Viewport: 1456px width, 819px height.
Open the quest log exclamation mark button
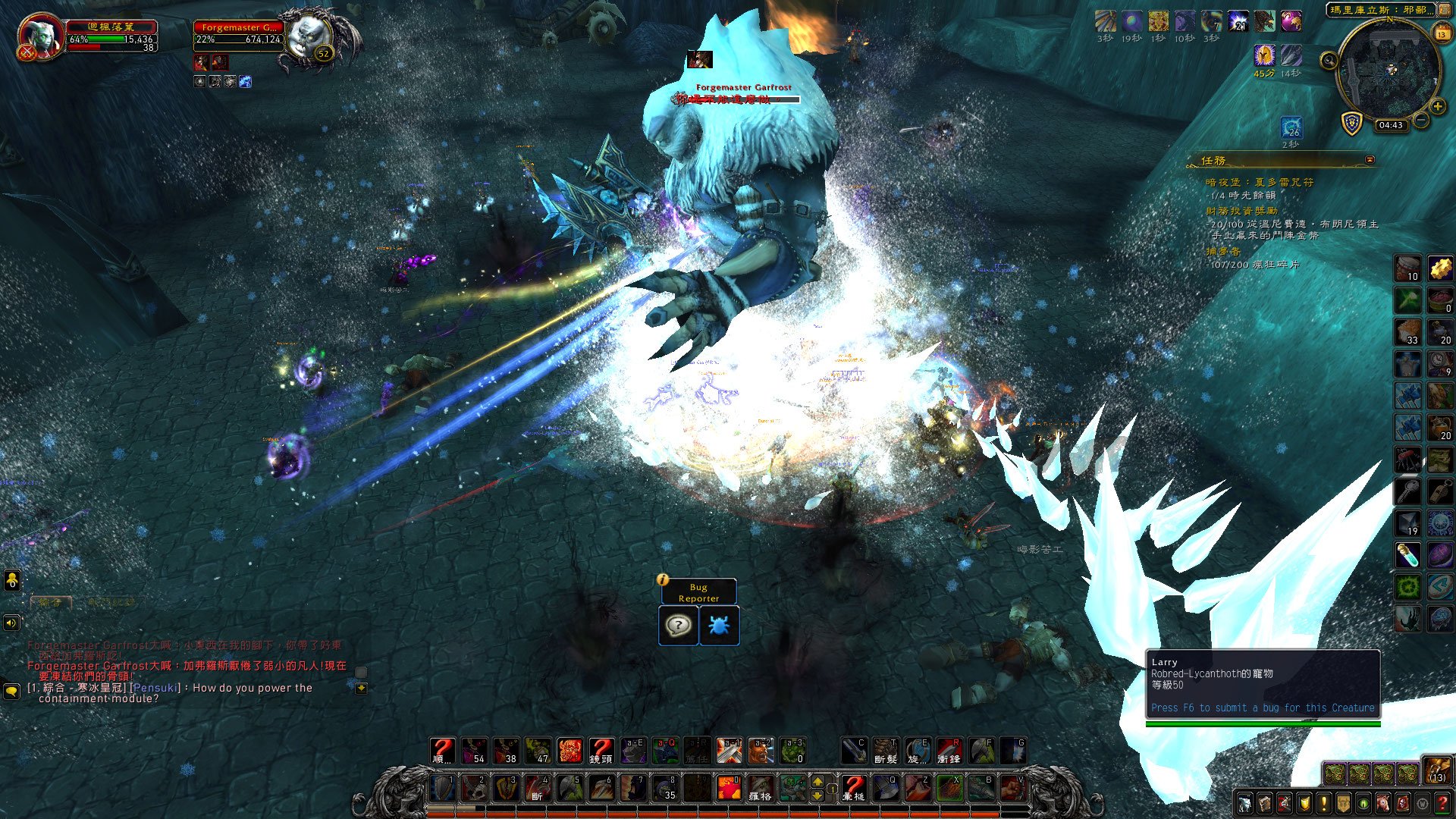[1324, 803]
